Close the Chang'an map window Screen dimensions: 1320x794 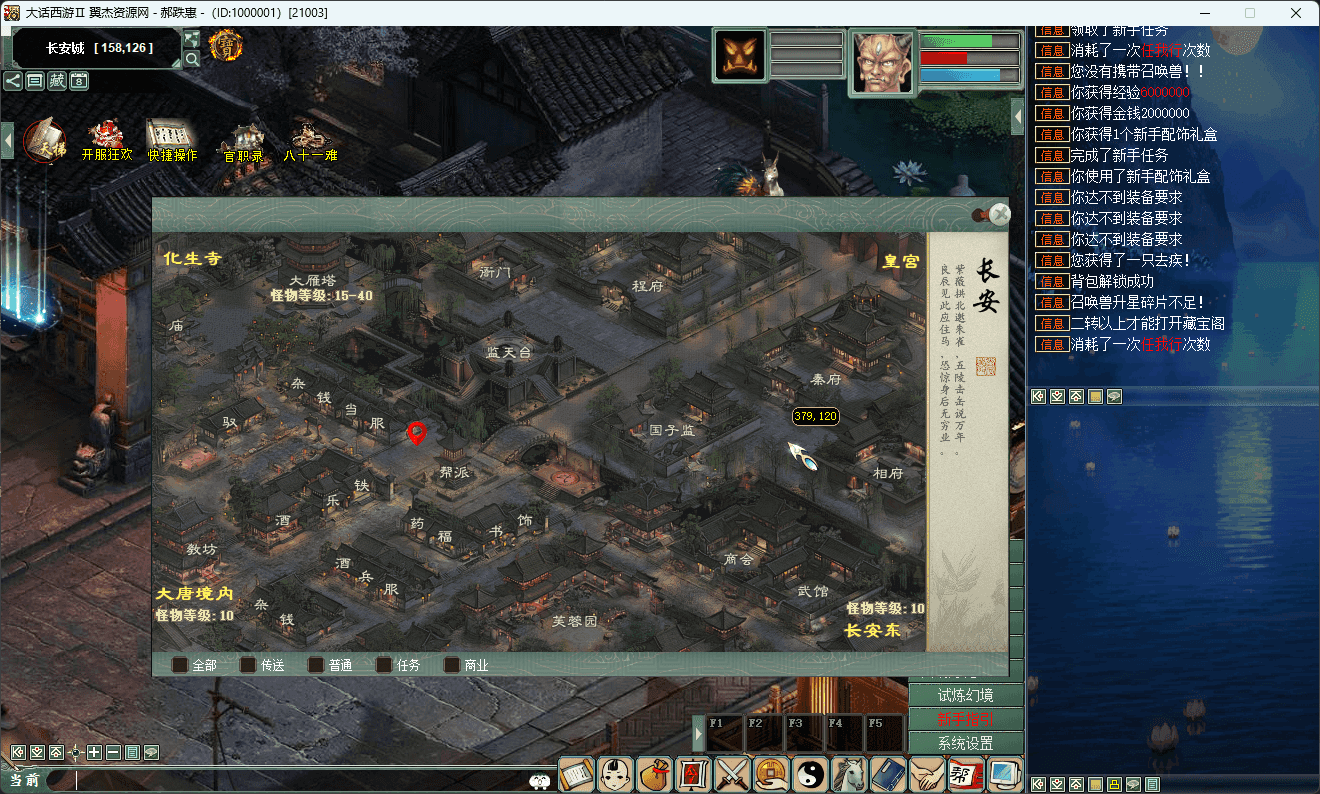pyautogui.click(x=1000, y=214)
